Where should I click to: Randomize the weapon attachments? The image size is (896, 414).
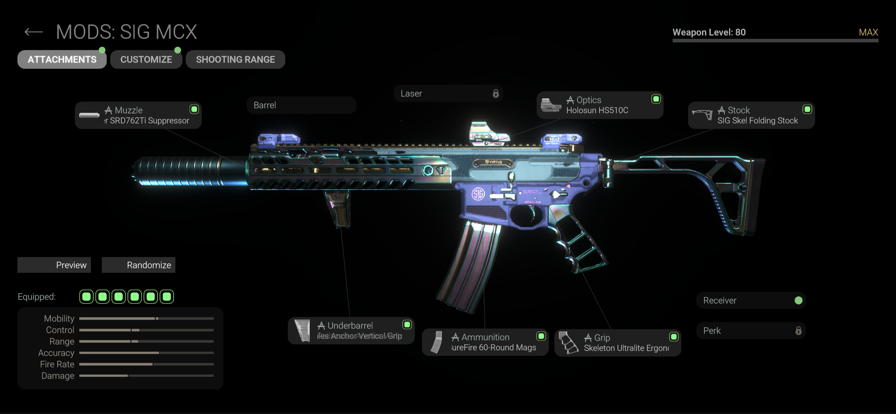[x=138, y=265]
